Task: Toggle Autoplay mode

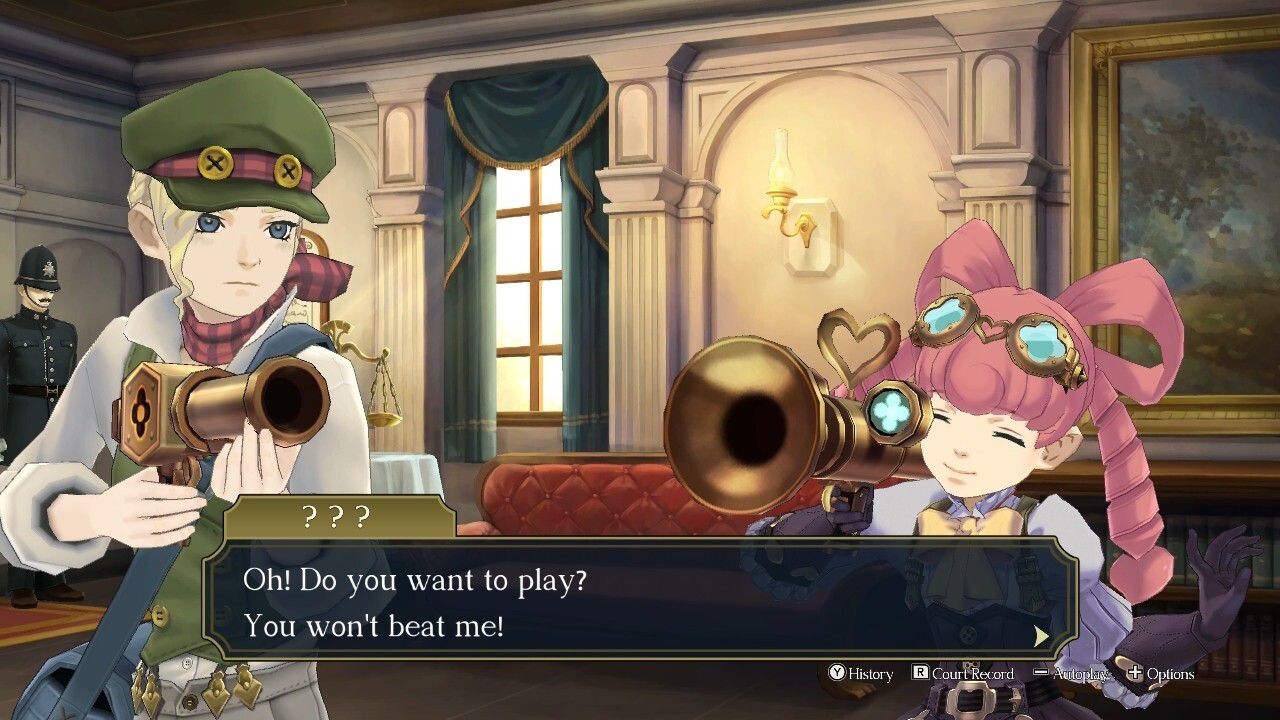Action: tap(1071, 674)
